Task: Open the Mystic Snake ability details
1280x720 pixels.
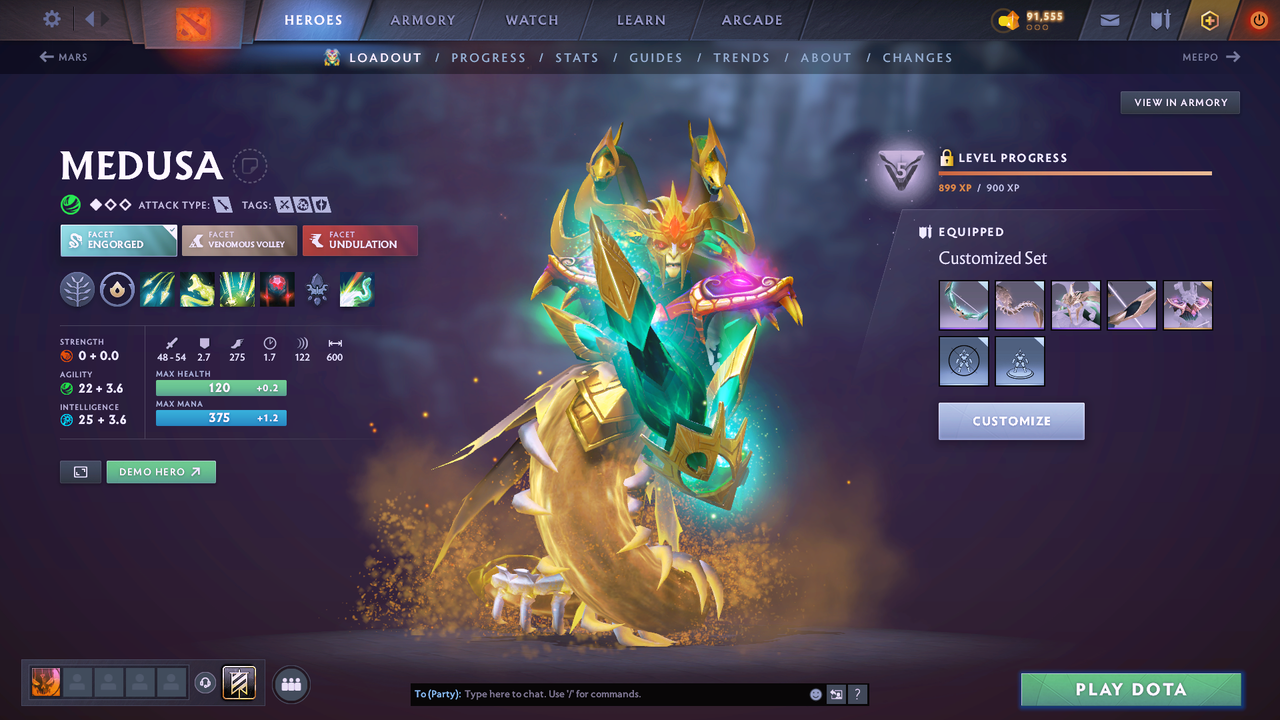Action: tap(197, 290)
